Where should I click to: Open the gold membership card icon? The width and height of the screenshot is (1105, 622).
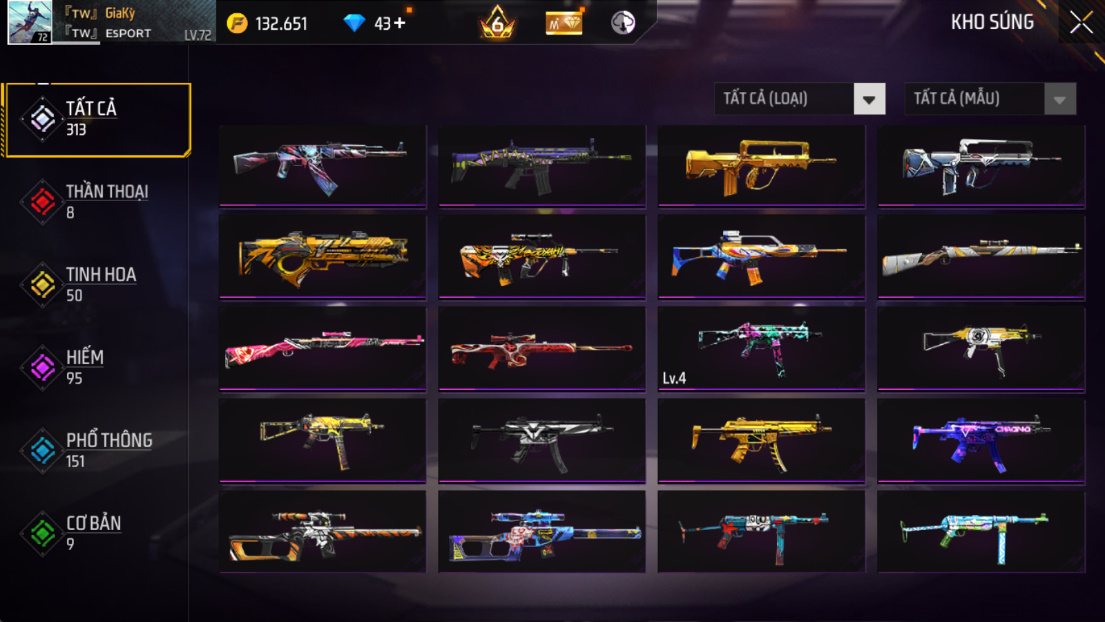564,23
